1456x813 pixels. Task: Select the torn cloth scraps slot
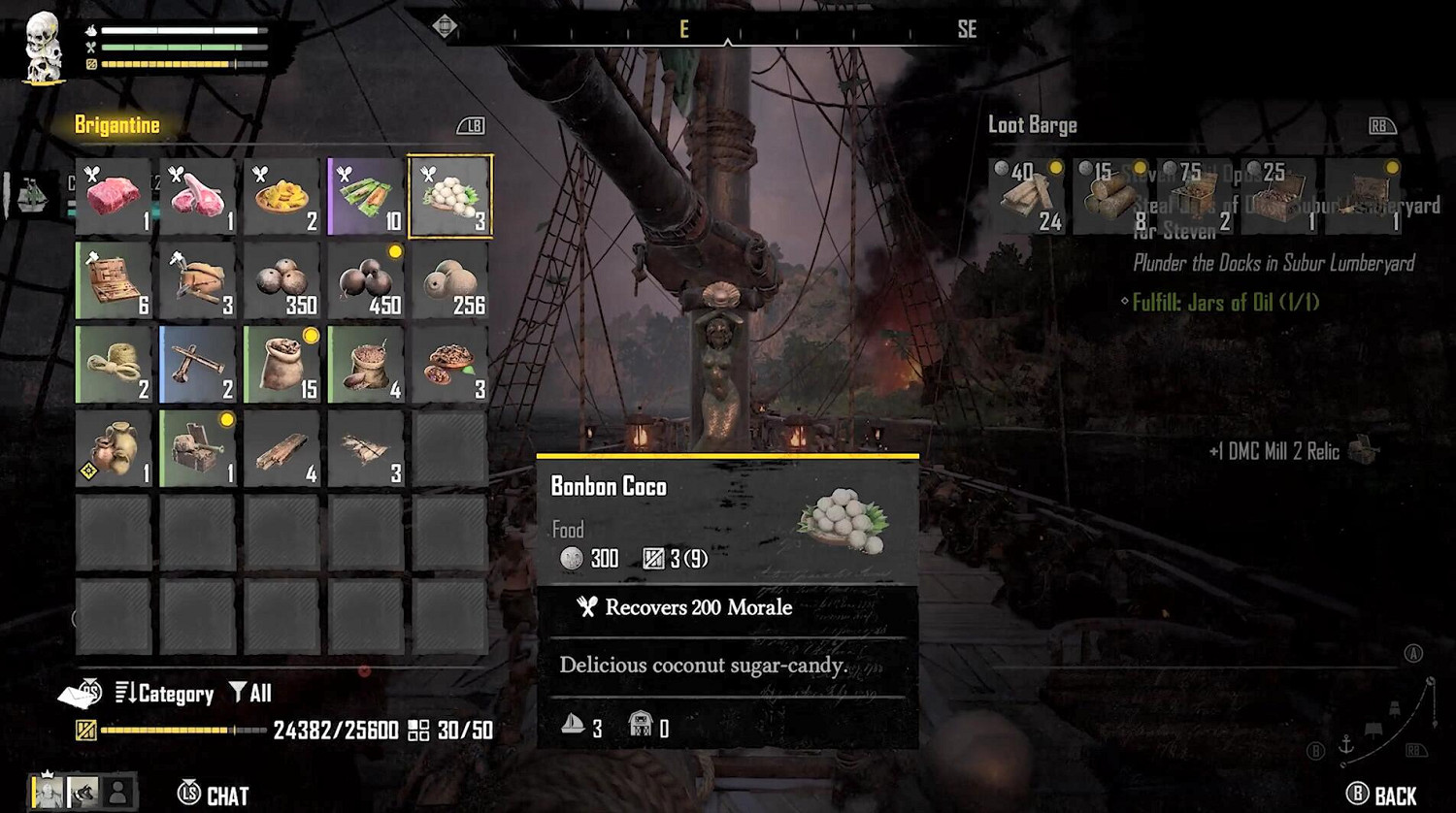(366, 448)
